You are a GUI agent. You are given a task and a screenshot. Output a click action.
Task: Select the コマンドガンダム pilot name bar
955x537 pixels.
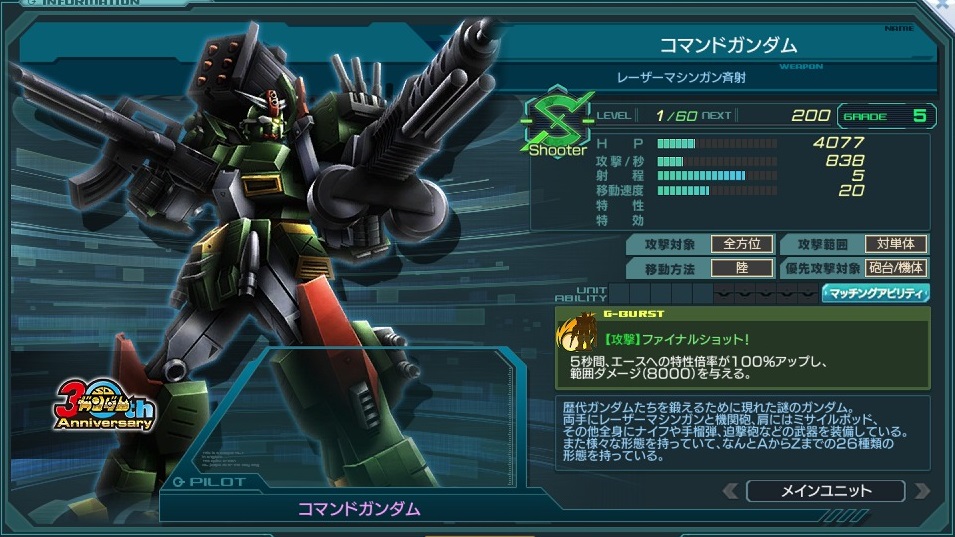[x=358, y=508]
